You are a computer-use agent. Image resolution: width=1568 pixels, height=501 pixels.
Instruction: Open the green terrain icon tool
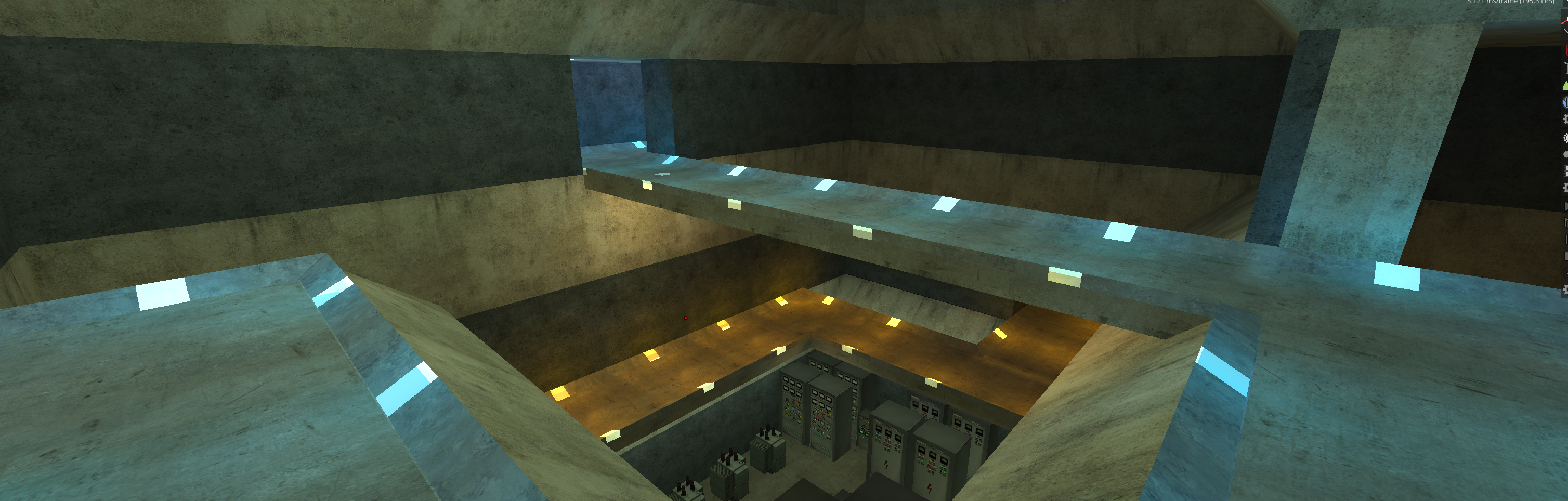click(1565, 86)
